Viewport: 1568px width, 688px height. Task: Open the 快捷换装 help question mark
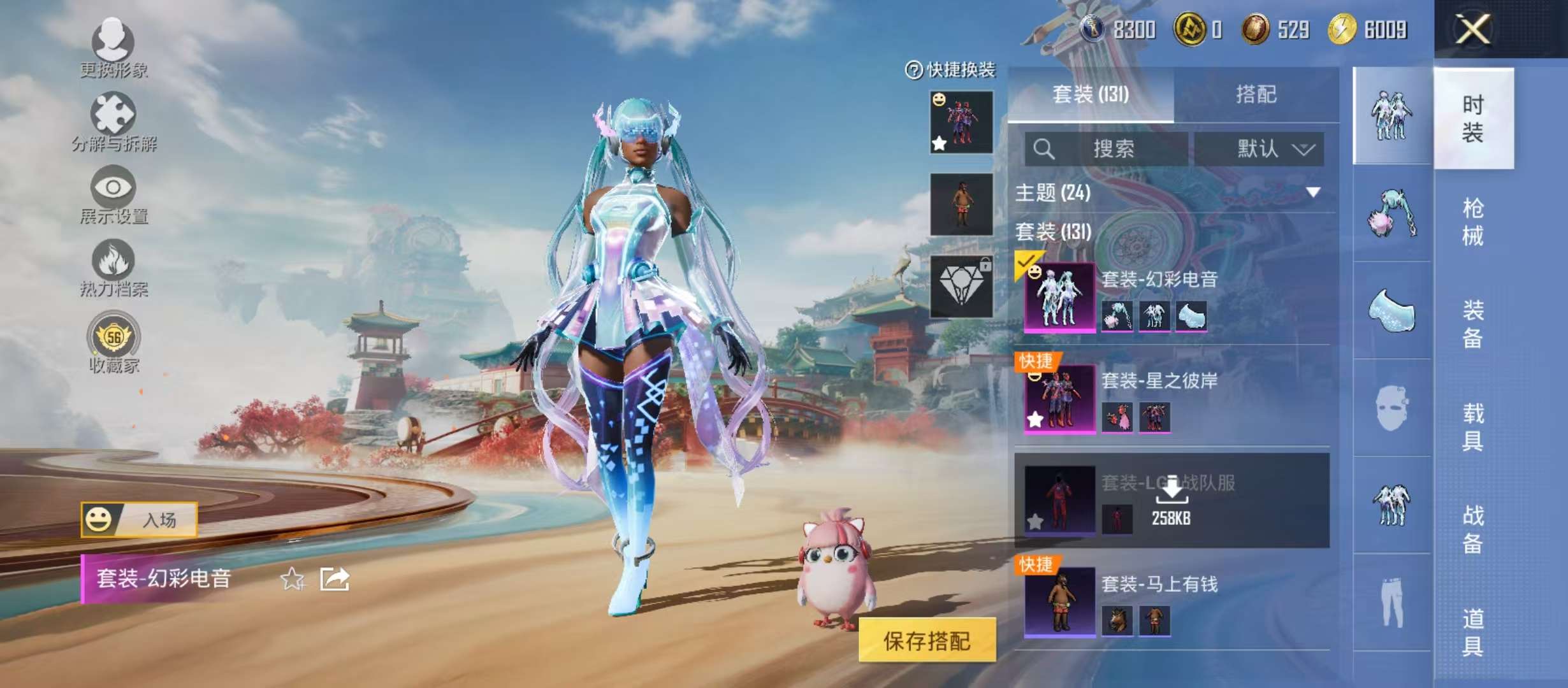[914, 70]
